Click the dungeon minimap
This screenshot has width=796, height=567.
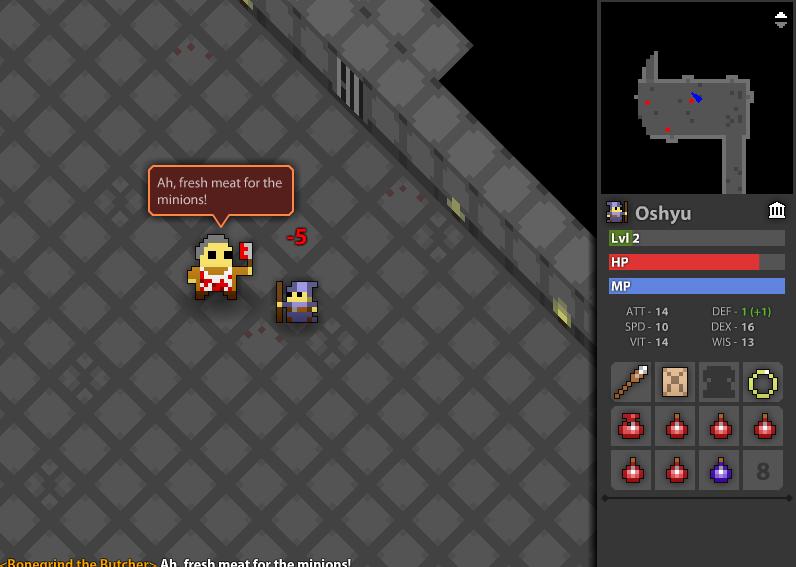[696, 98]
